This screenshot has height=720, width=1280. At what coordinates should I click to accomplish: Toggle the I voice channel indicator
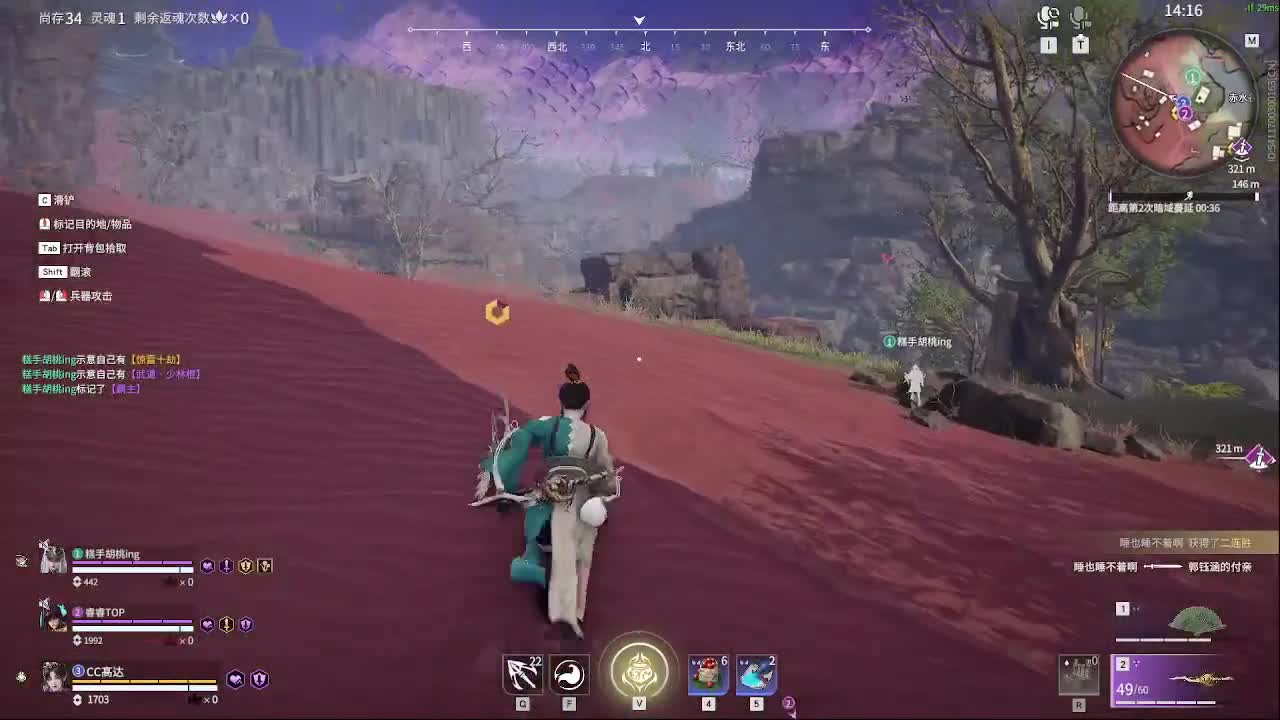1047,44
